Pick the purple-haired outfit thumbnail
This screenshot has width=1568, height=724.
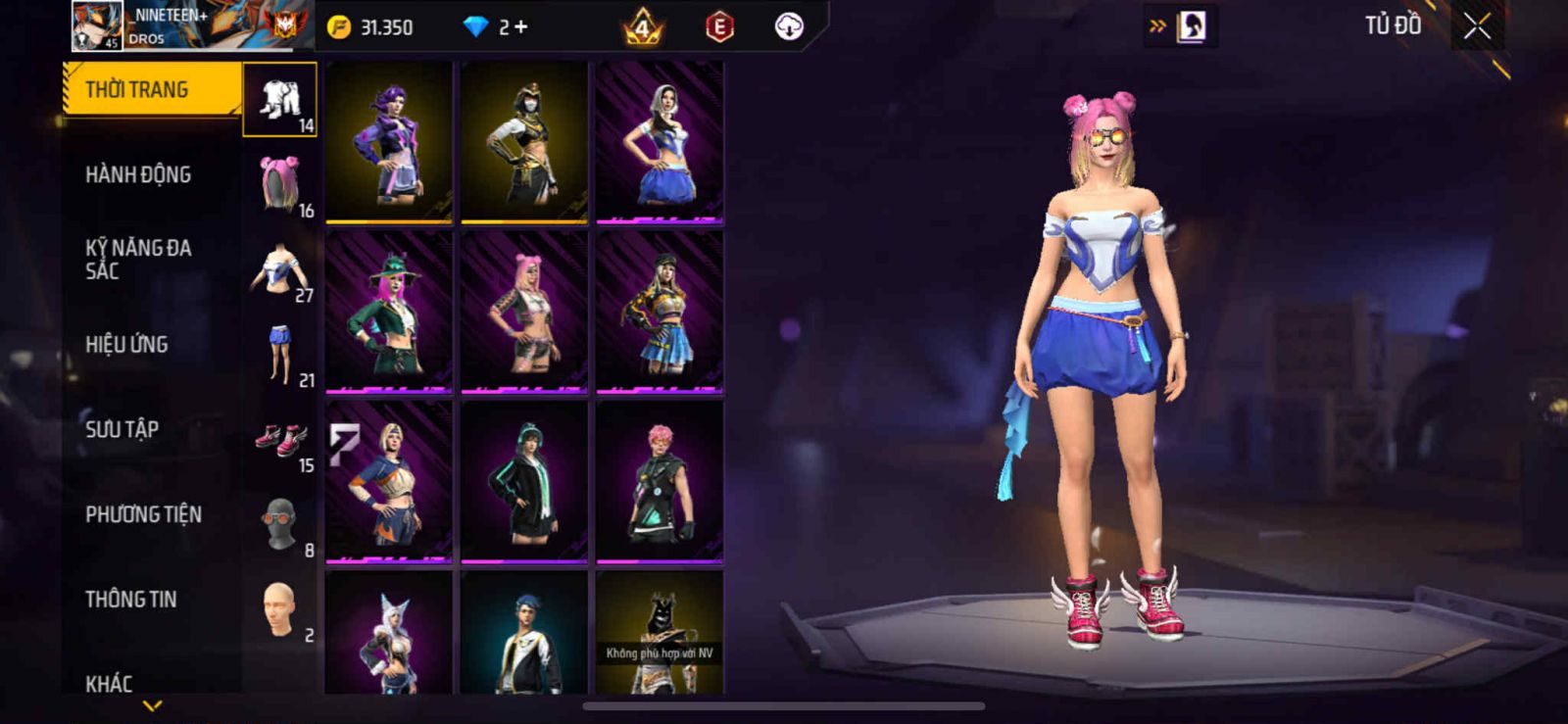pos(389,142)
